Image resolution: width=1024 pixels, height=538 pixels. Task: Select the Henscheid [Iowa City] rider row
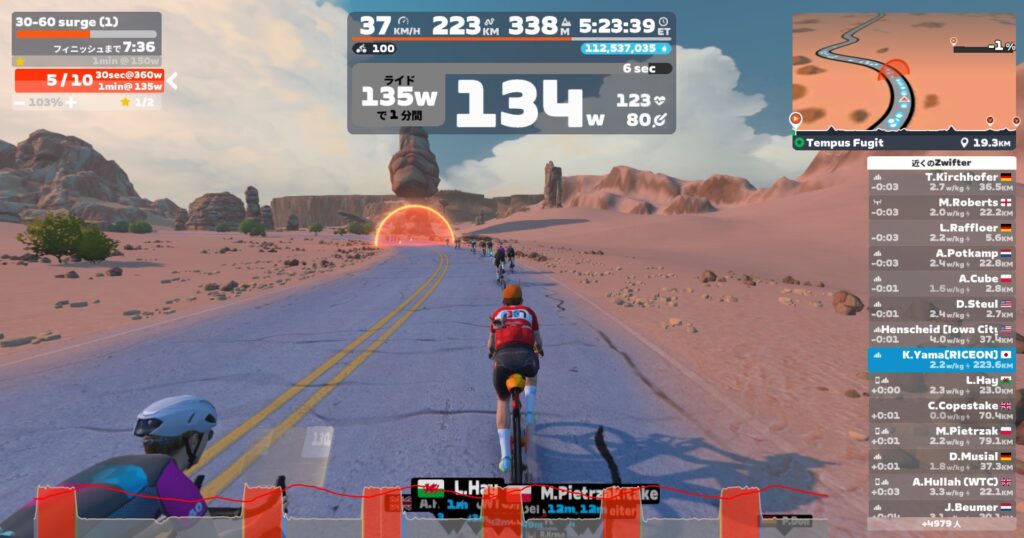coord(941,334)
